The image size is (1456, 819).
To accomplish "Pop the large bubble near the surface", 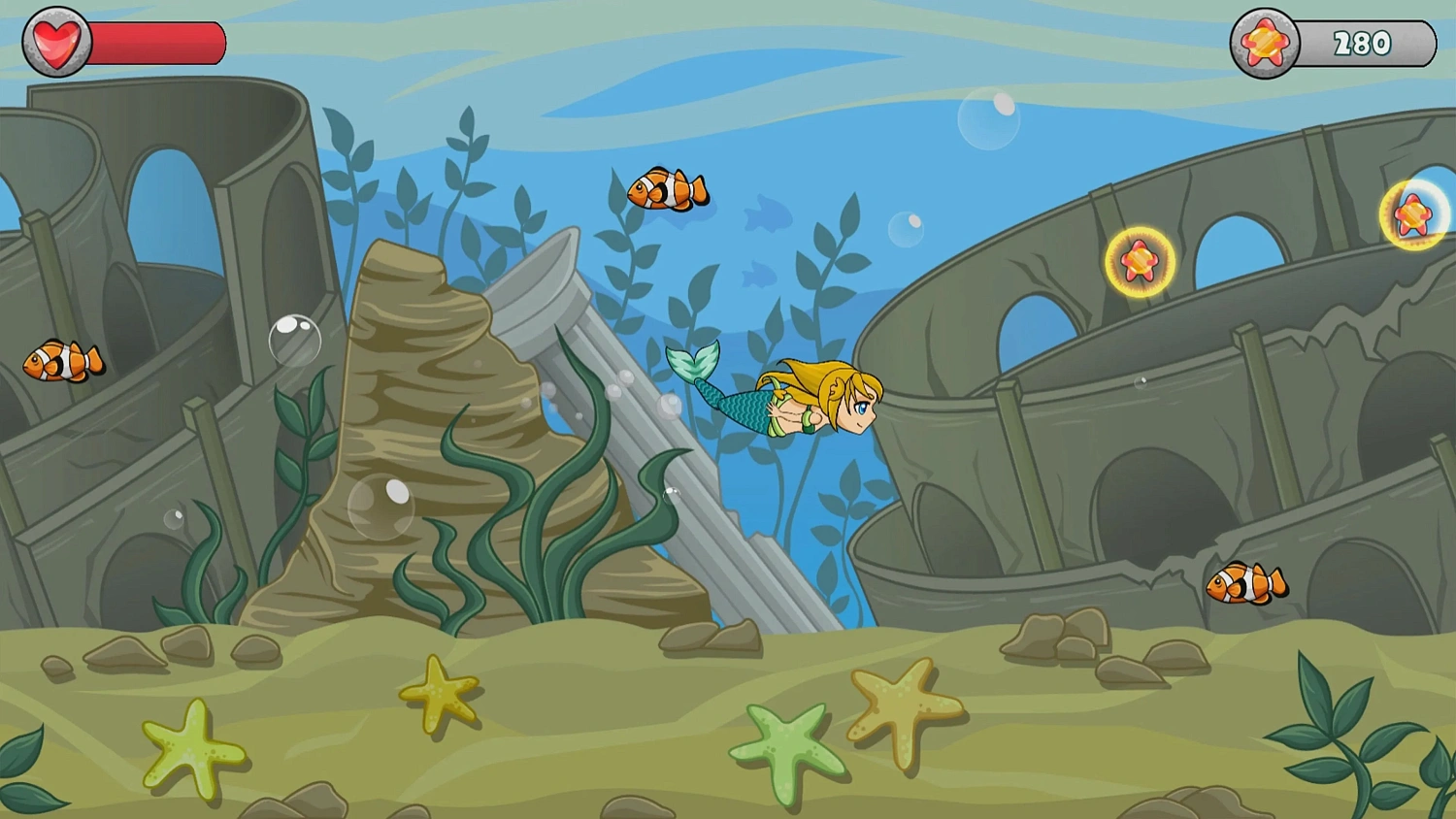I will [x=988, y=121].
